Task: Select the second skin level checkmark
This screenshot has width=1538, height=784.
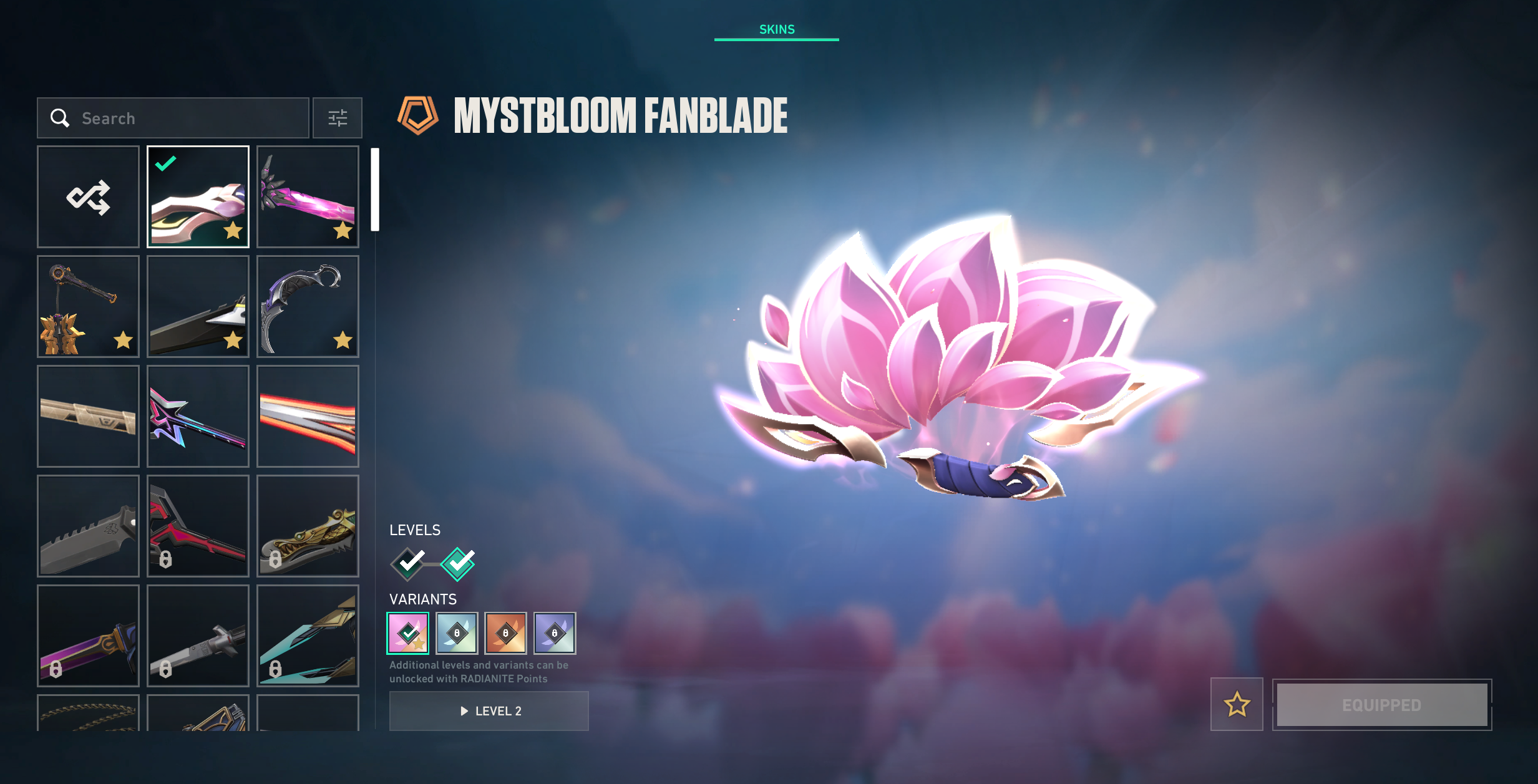Action: point(458,564)
